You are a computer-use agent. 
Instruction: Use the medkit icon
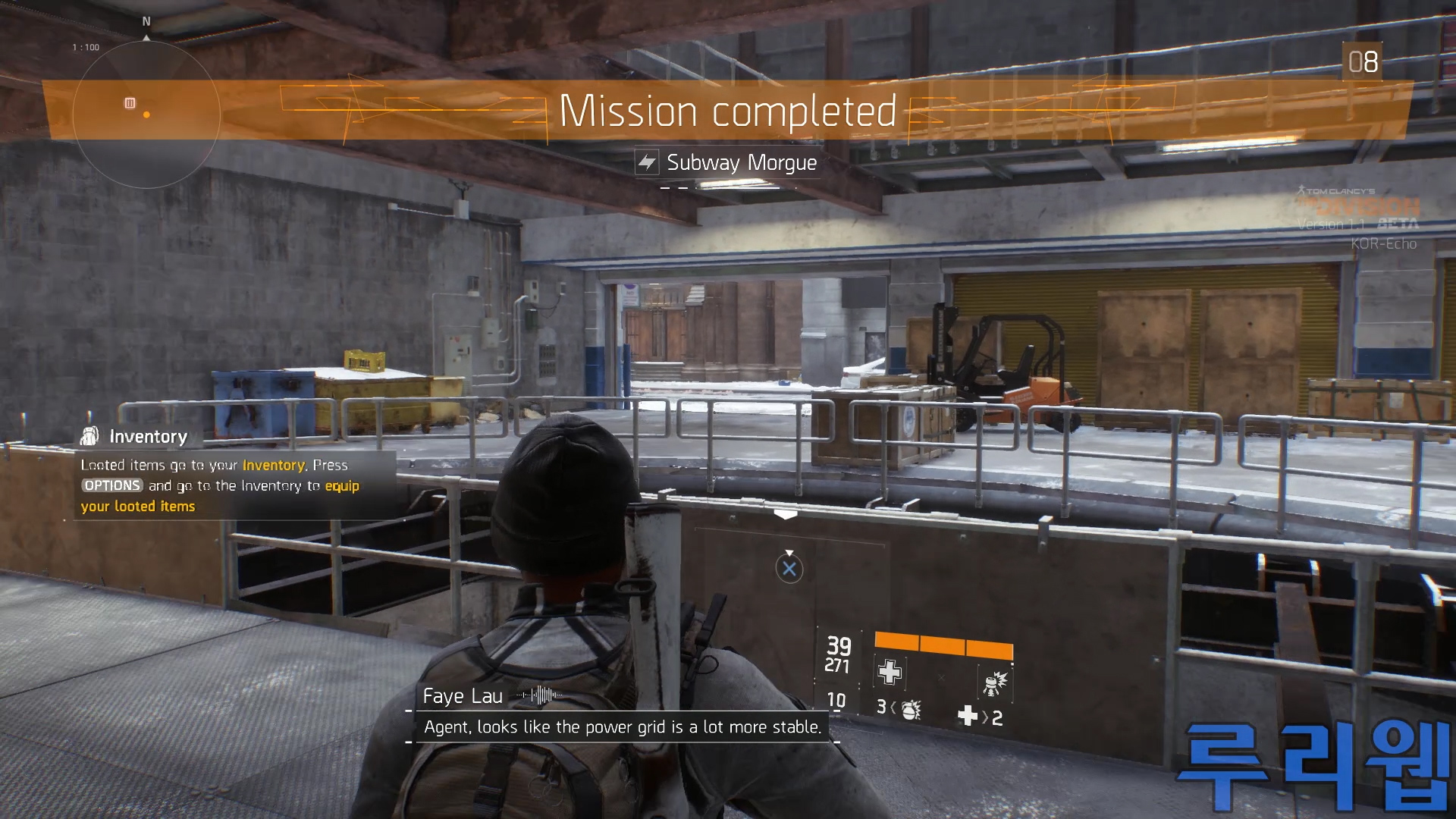point(968,716)
